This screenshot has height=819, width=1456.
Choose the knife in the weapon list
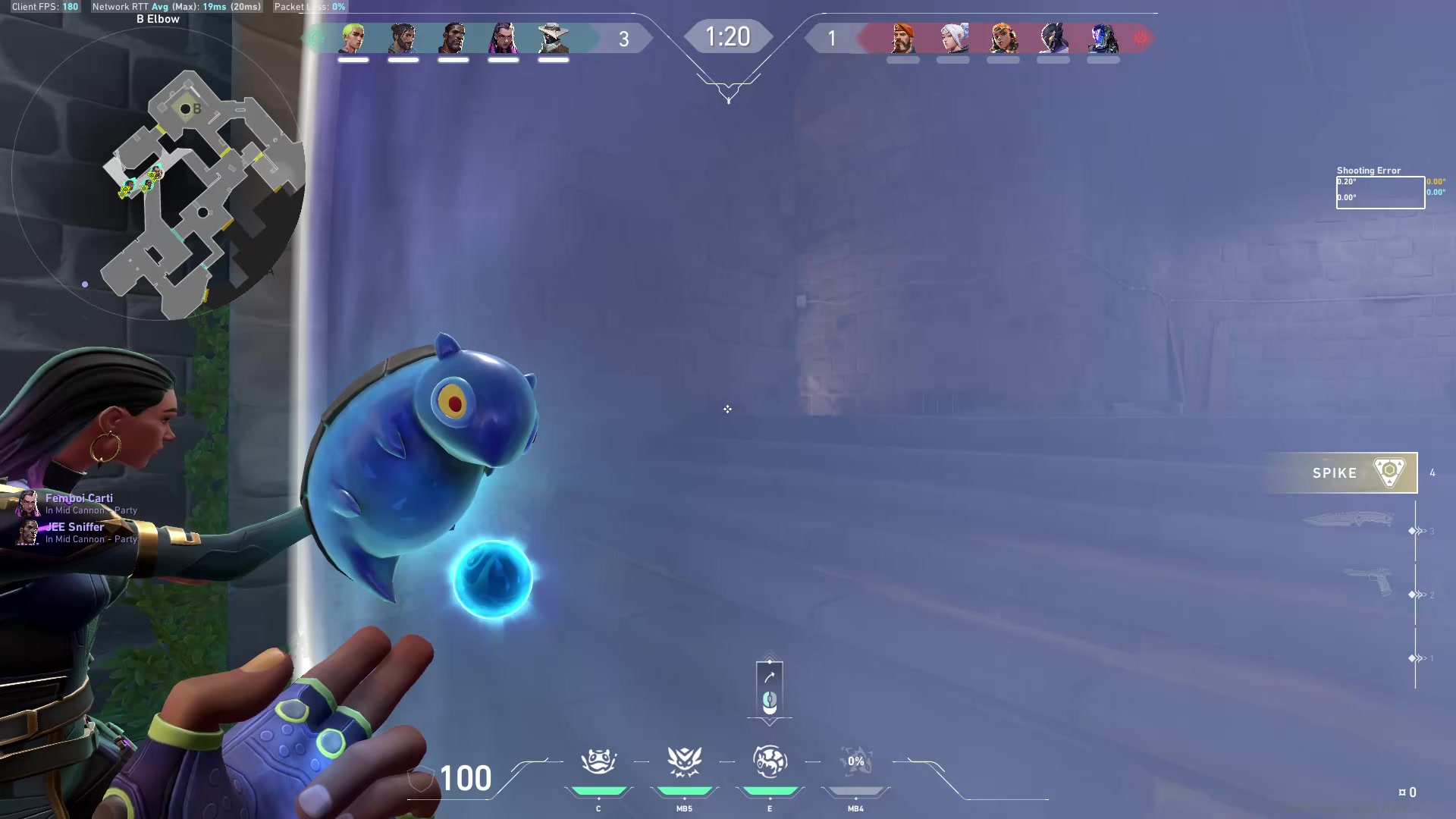(x=1348, y=519)
